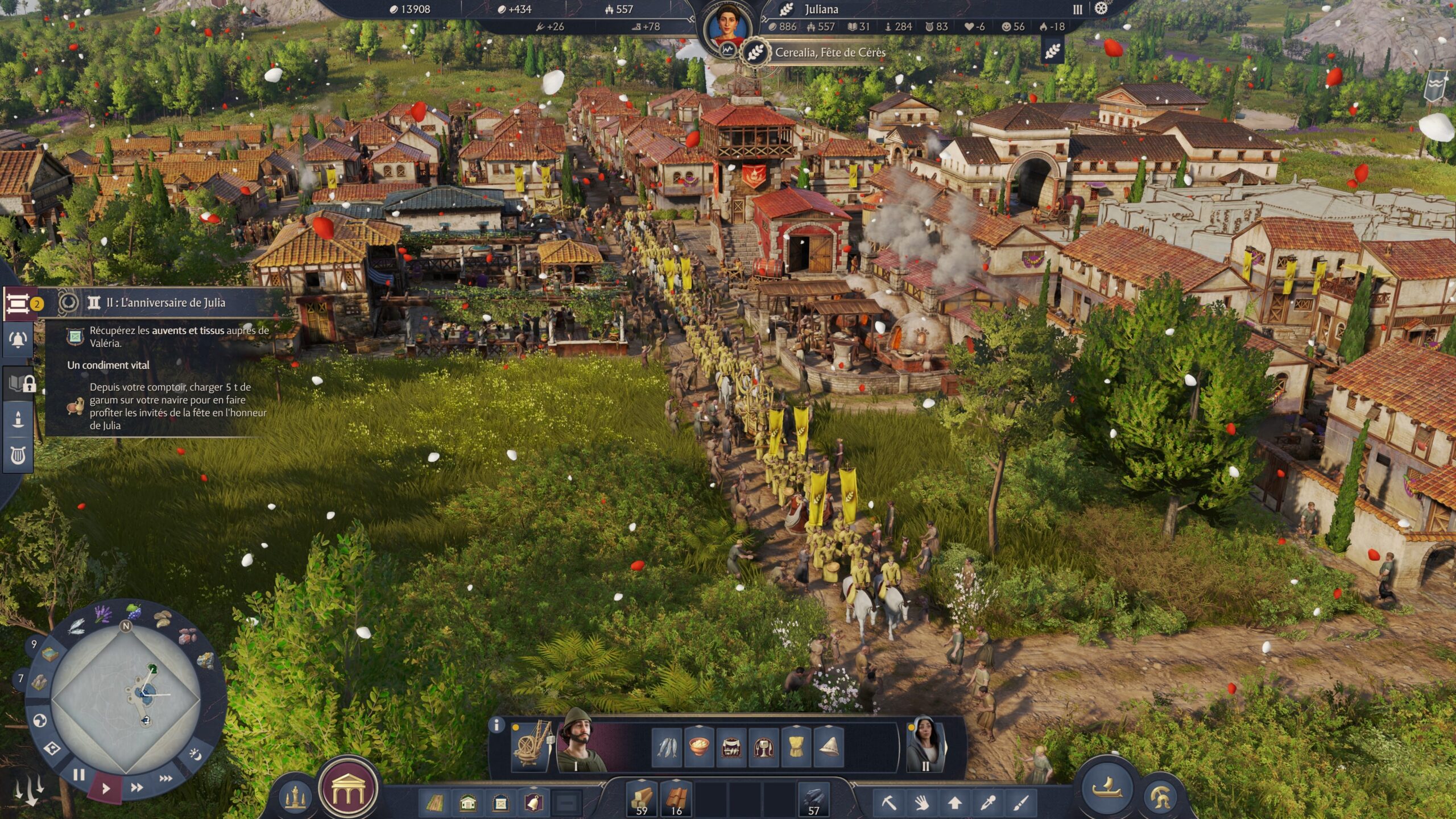Click the island minimap
The image size is (1456, 819).
tap(126, 697)
